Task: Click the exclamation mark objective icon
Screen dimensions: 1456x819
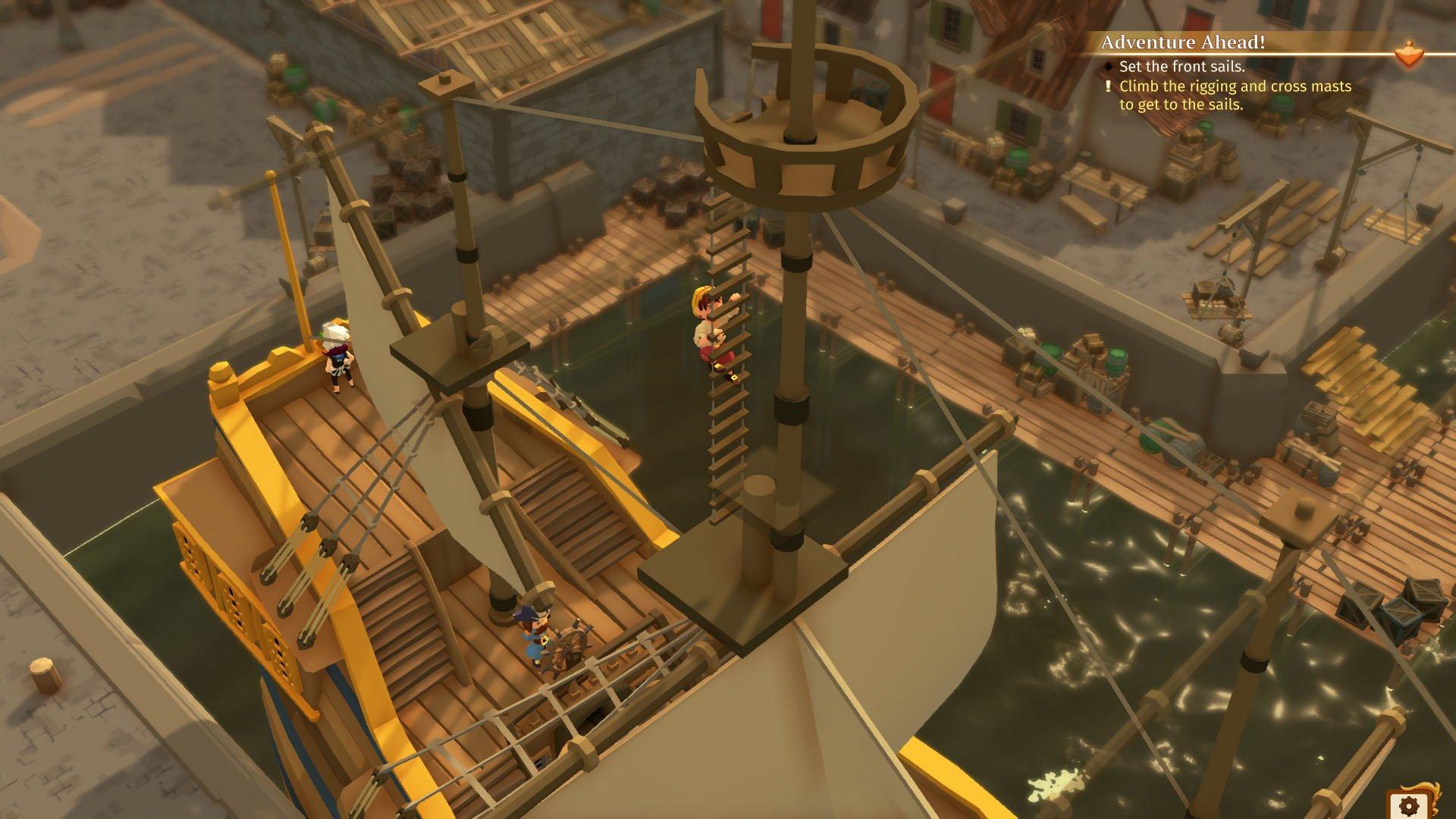Action: (x=1108, y=86)
